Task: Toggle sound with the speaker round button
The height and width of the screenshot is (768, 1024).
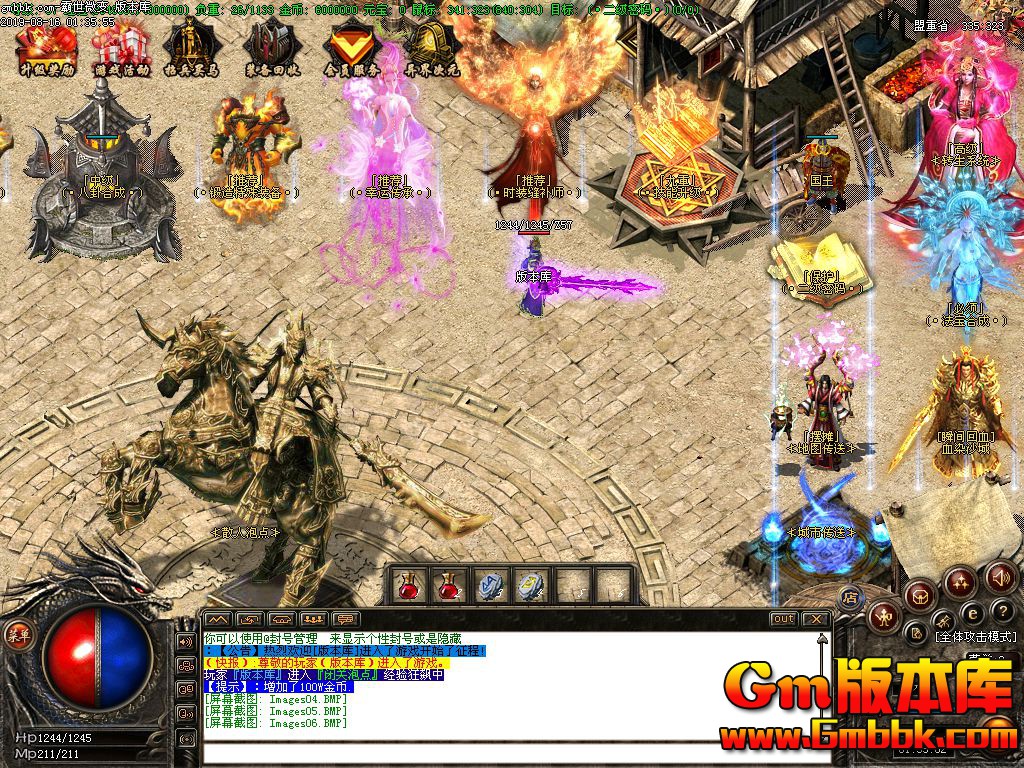Action: click(1000, 577)
